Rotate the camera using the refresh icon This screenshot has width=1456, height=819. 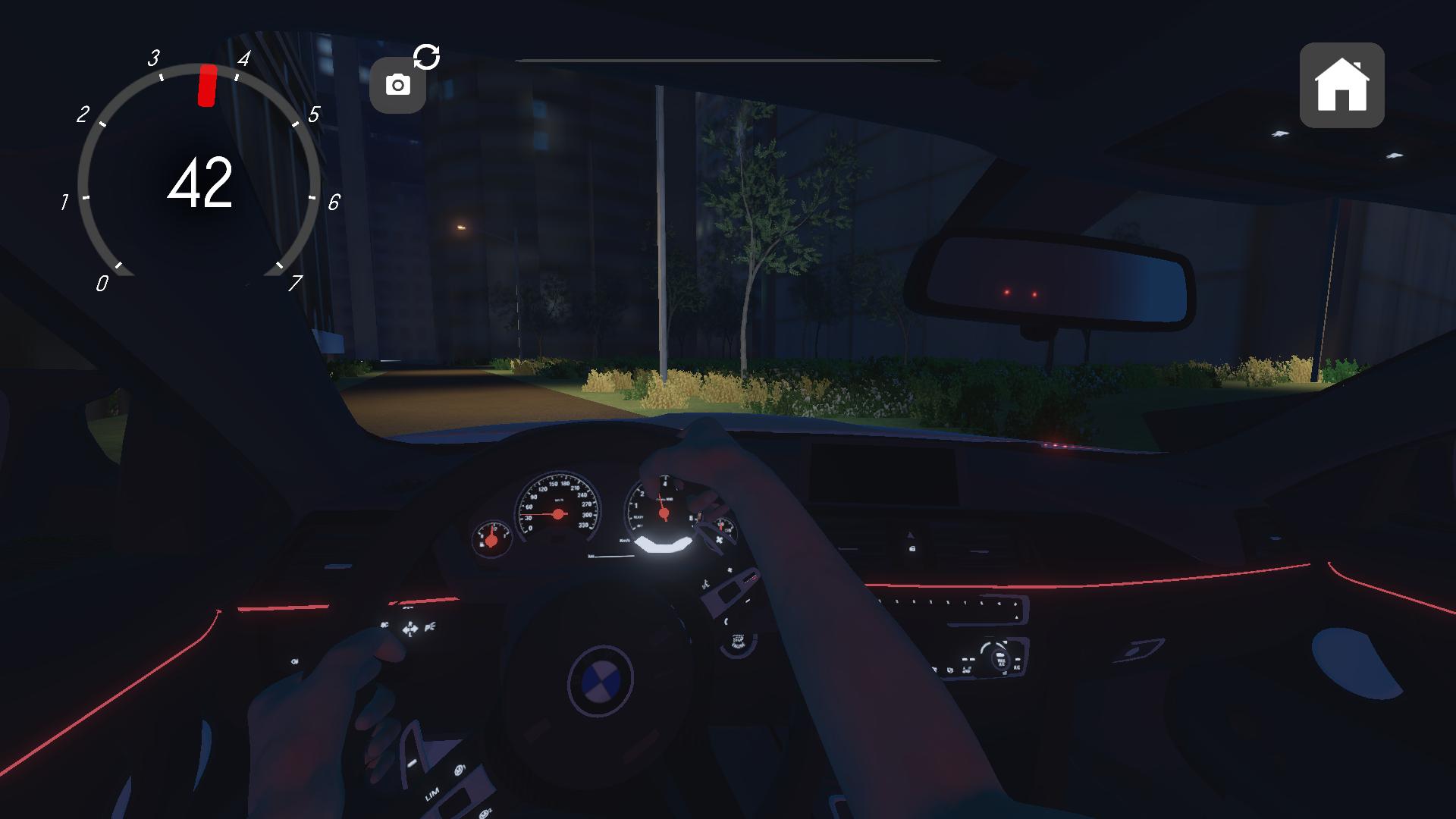(x=428, y=56)
